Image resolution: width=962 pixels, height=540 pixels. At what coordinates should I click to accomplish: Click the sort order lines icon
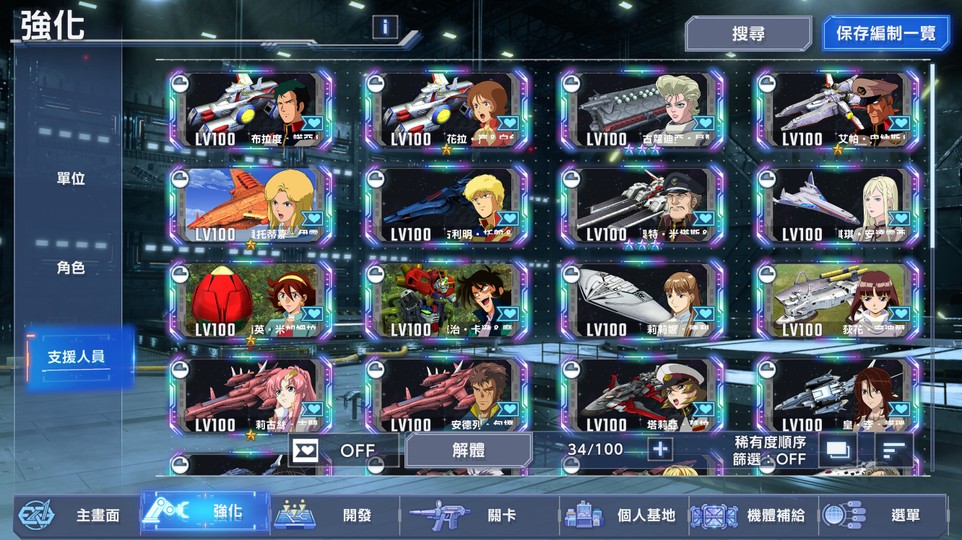coord(894,450)
